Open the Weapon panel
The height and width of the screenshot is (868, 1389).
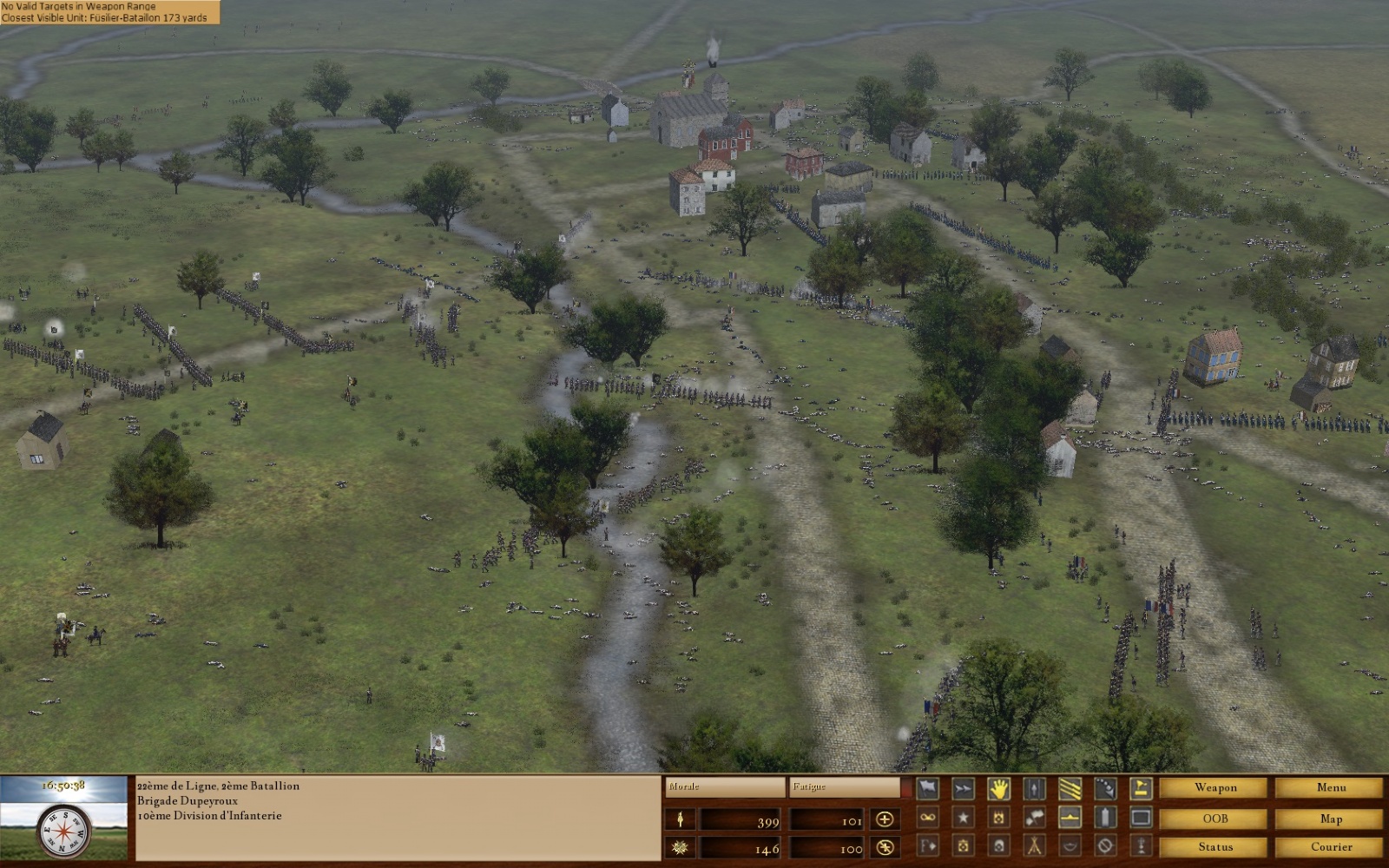coord(1215,788)
